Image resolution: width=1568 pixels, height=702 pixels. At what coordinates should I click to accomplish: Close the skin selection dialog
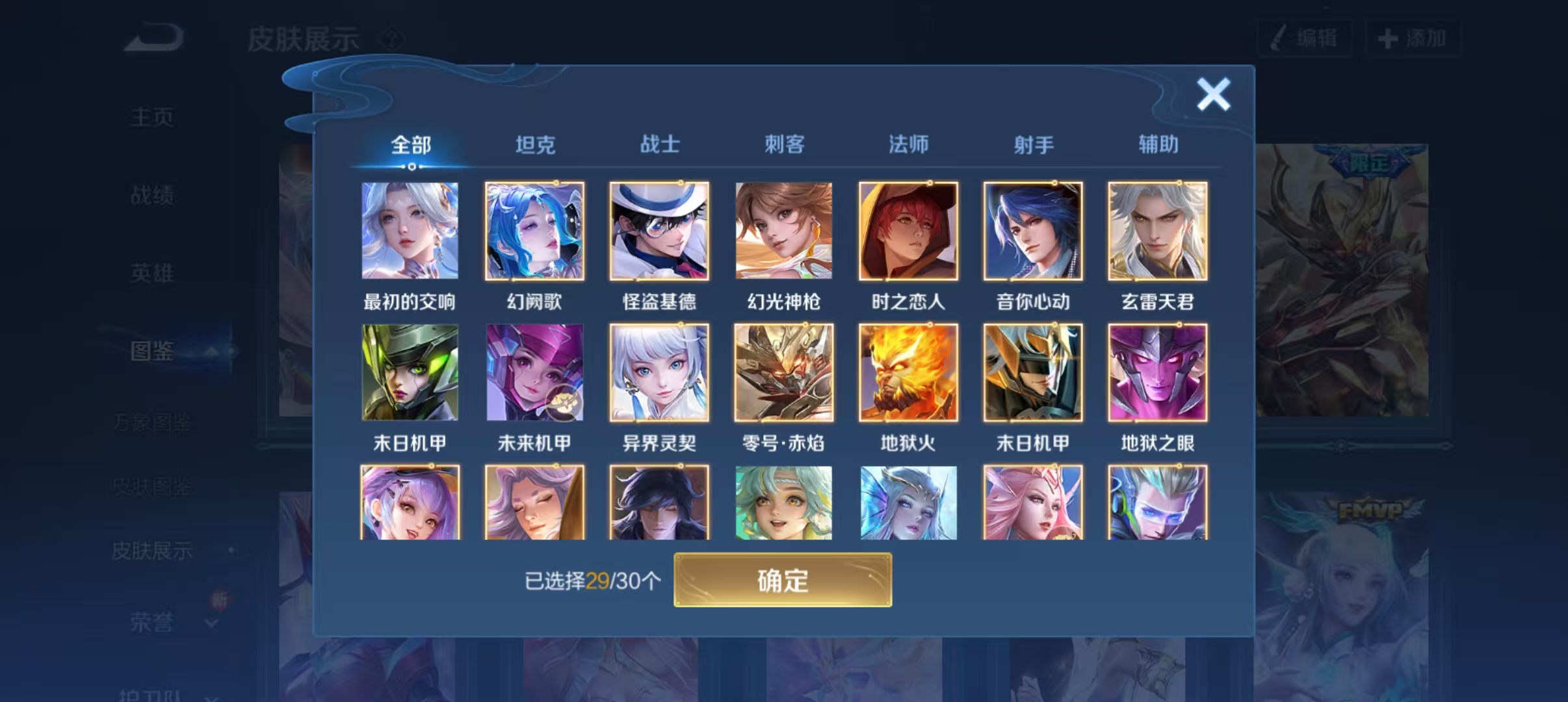click(1213, 93)
